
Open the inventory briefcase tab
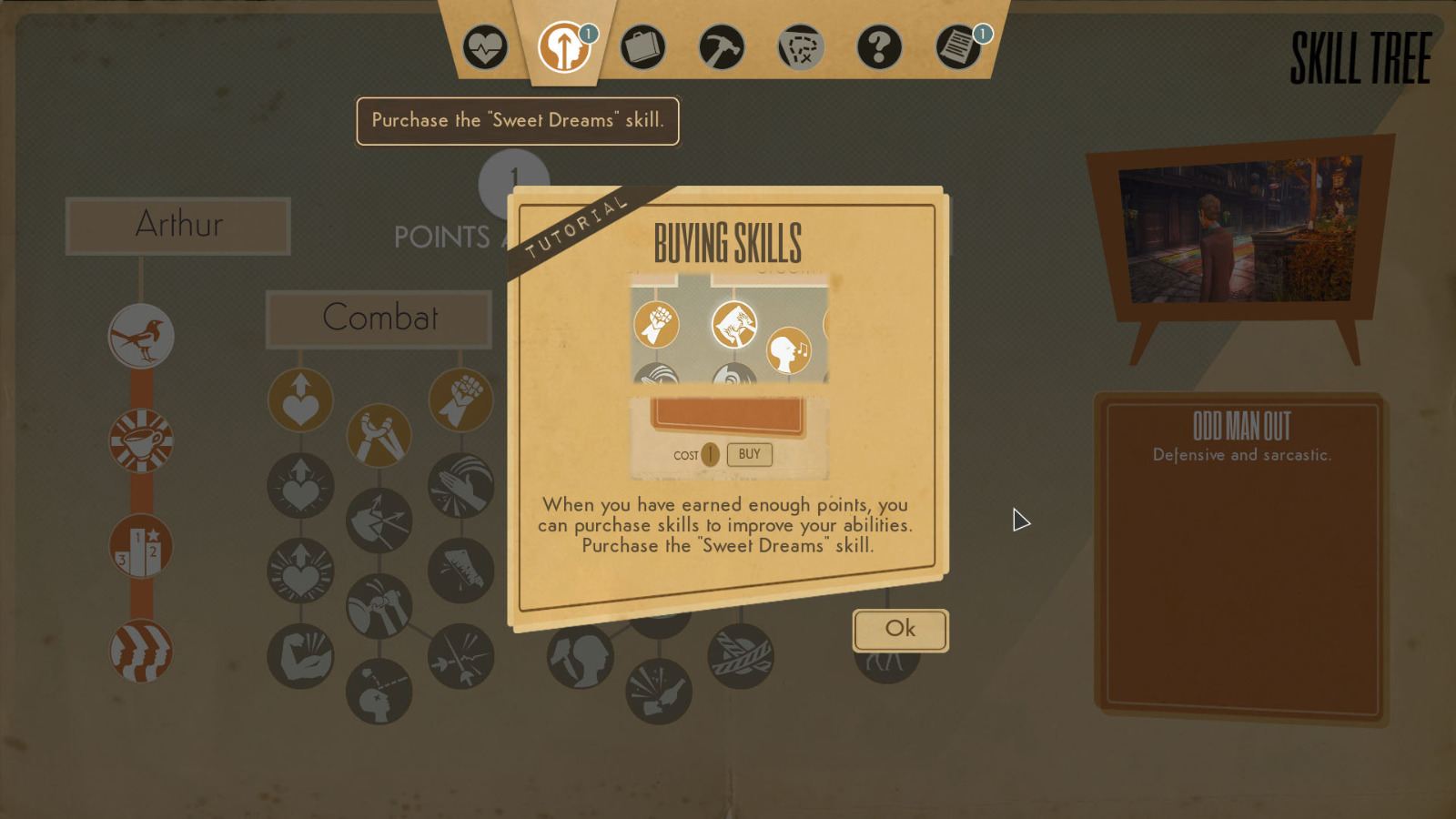(642, 46)
